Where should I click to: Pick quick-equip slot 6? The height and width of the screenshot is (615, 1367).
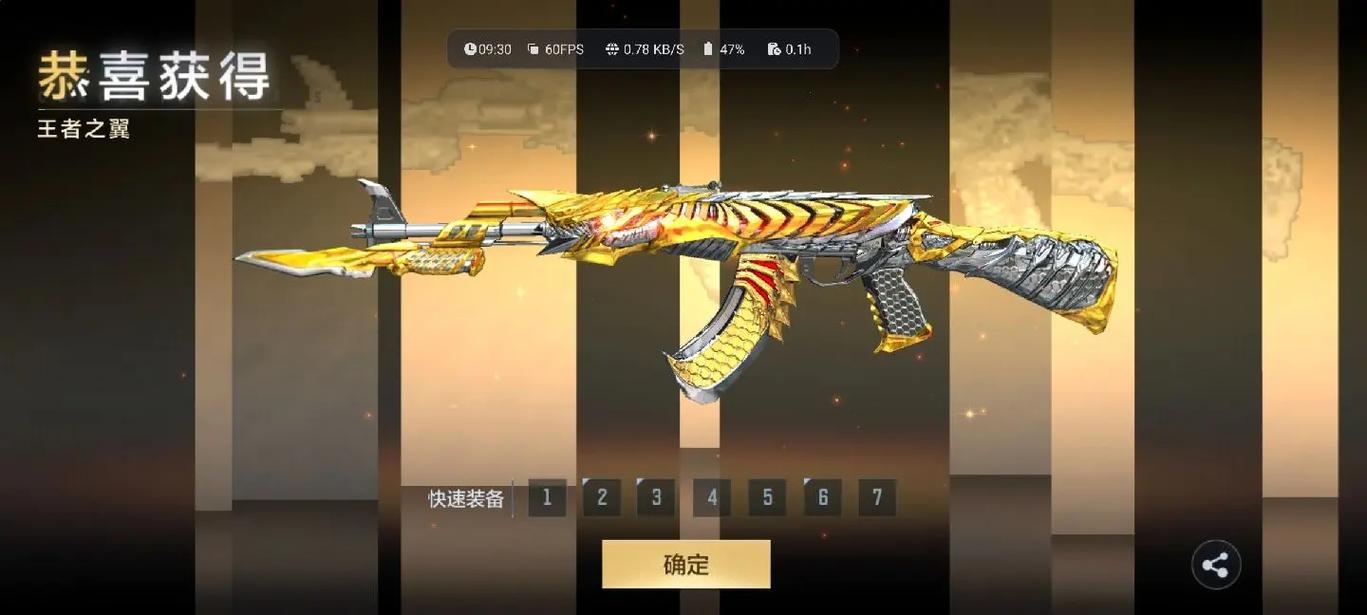pyautogui.click(x=822, y=497)
